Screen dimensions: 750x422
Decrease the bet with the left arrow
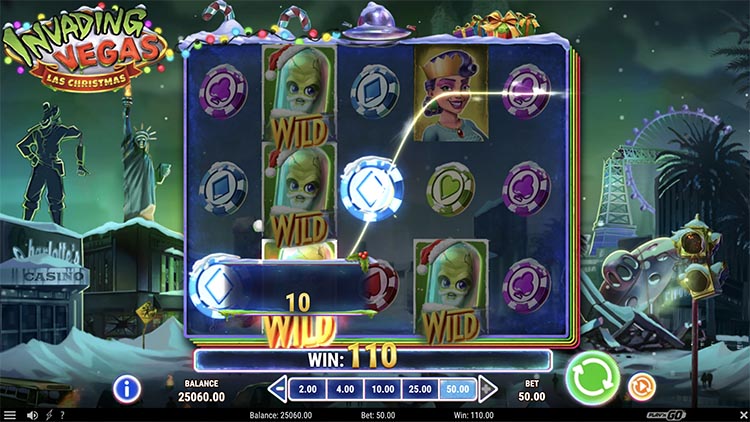click(x=279, y=388)
